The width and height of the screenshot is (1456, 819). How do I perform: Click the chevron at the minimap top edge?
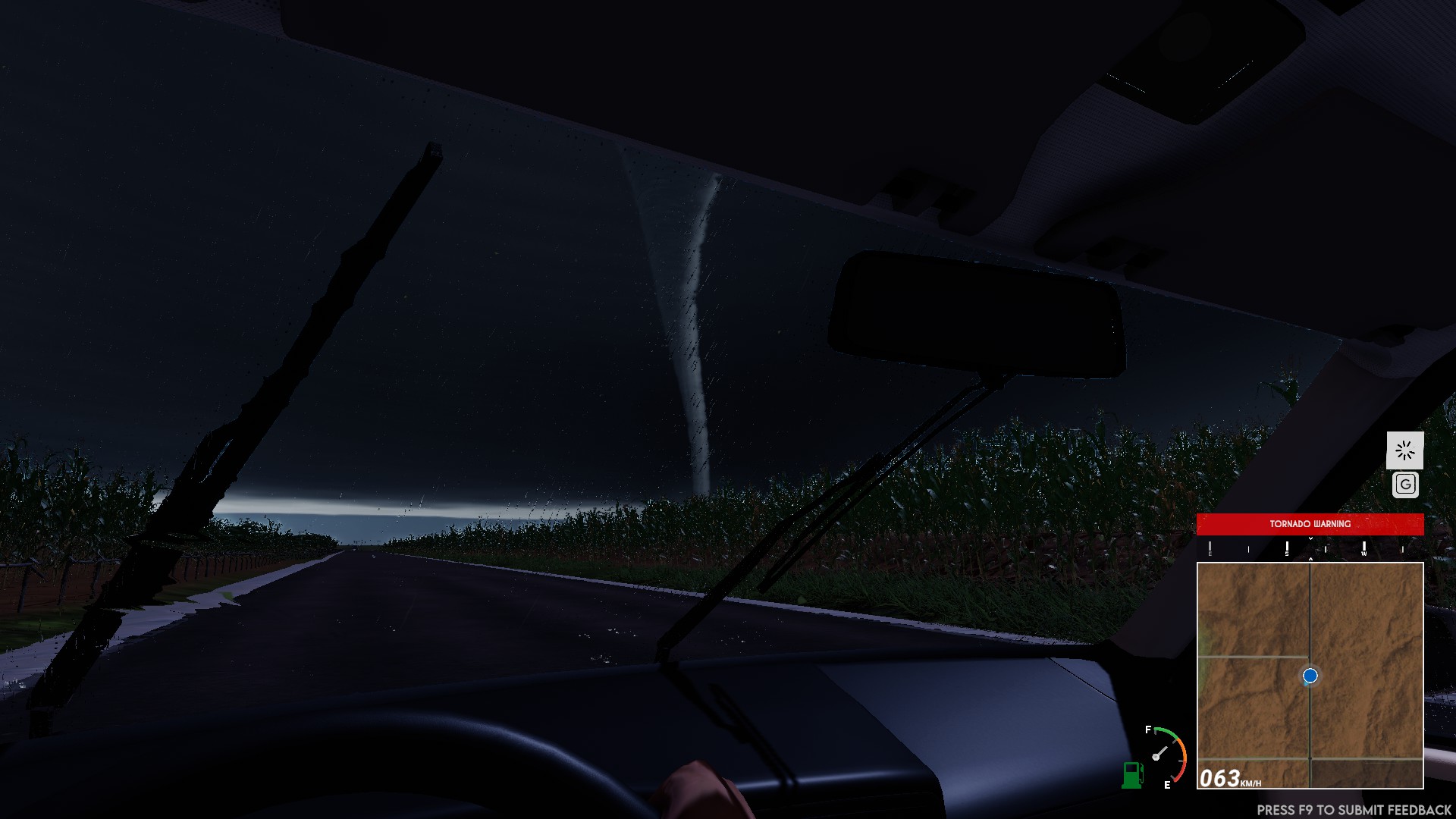pos(1310,560)
